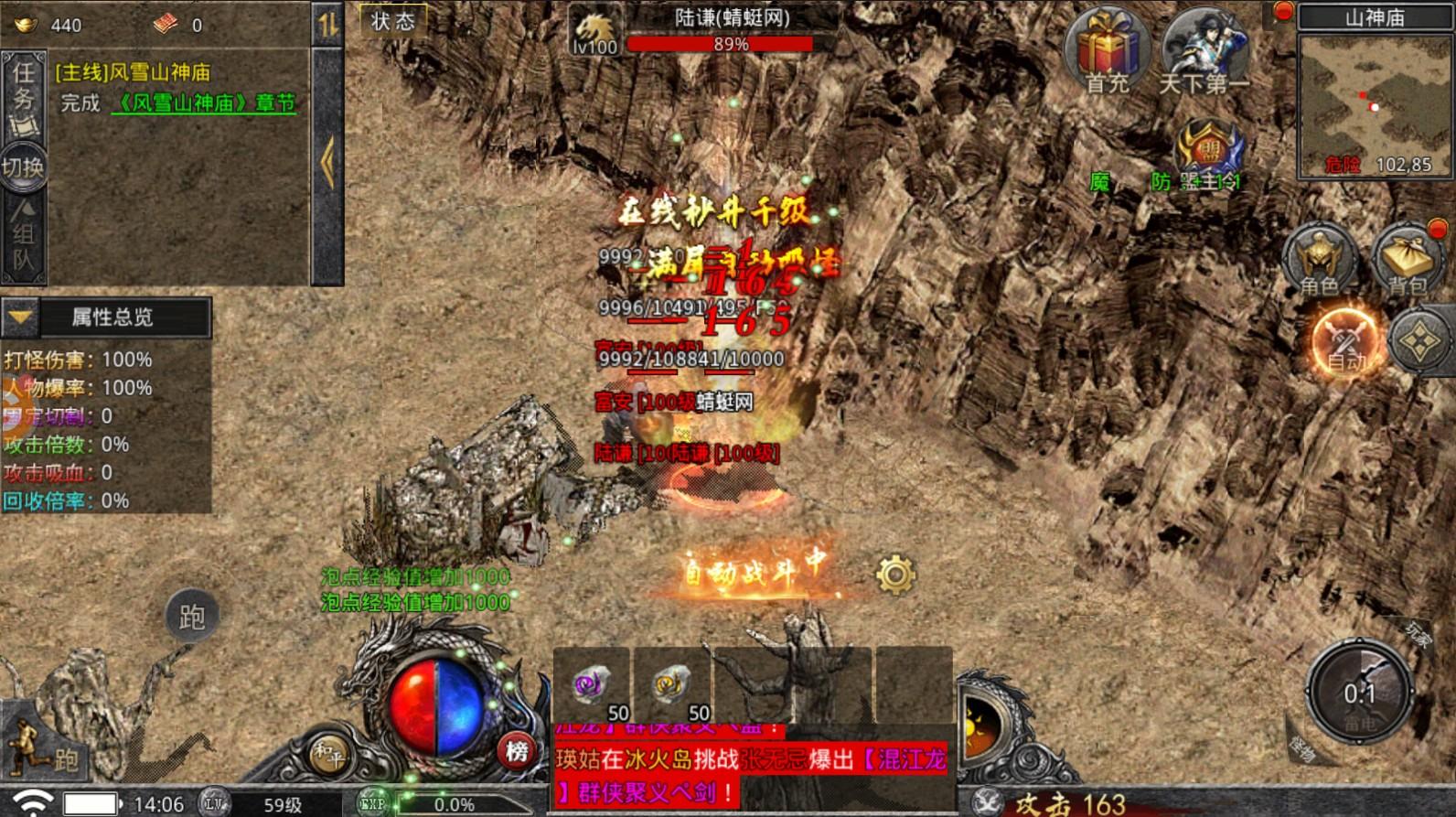Open the 状态 status button
The width and height of the screenshot is (1456, 817).
tap(393, 21)
